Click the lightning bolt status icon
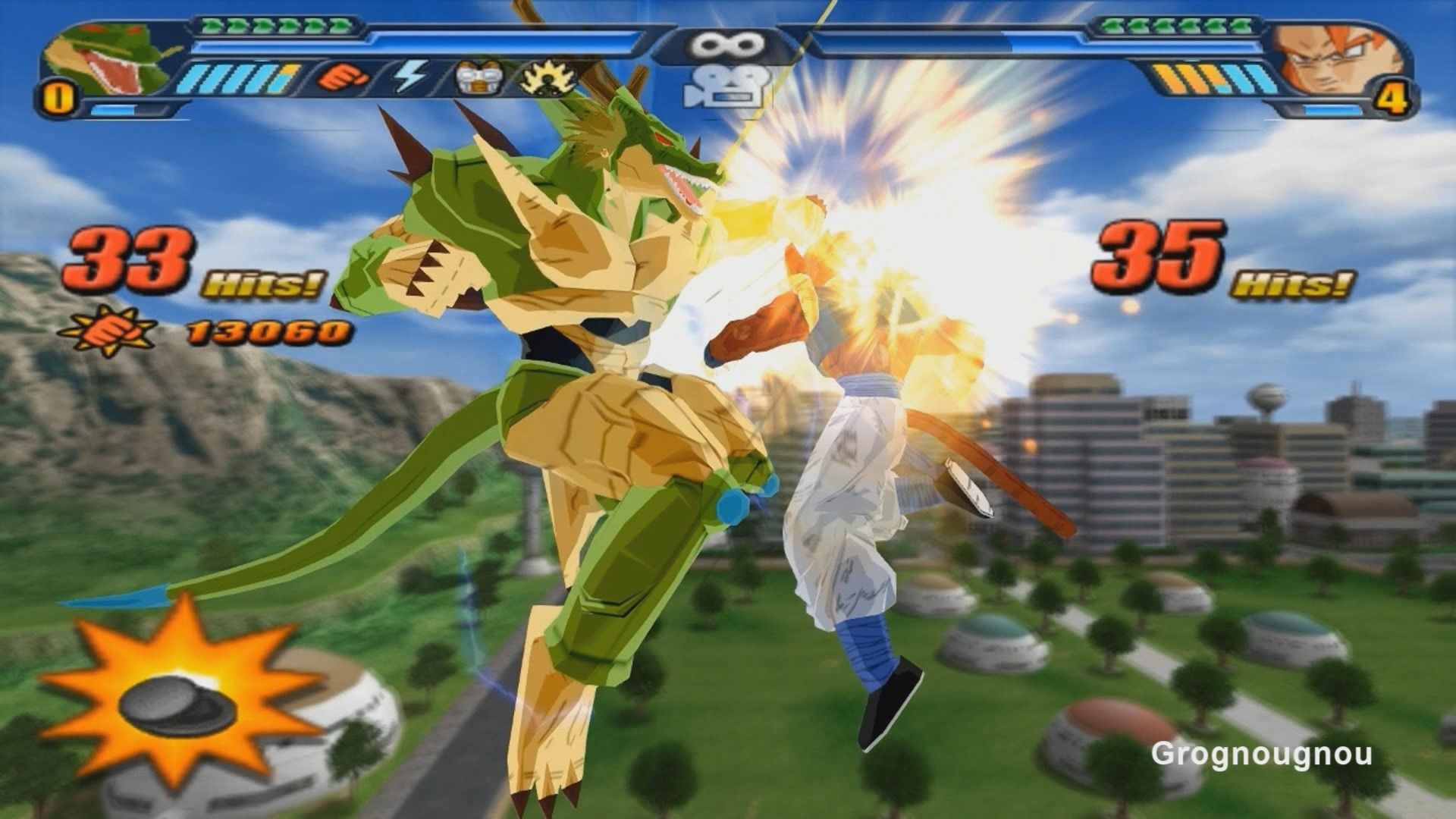Viewport: 1456px width, 819px height. [x=410, y=77]
